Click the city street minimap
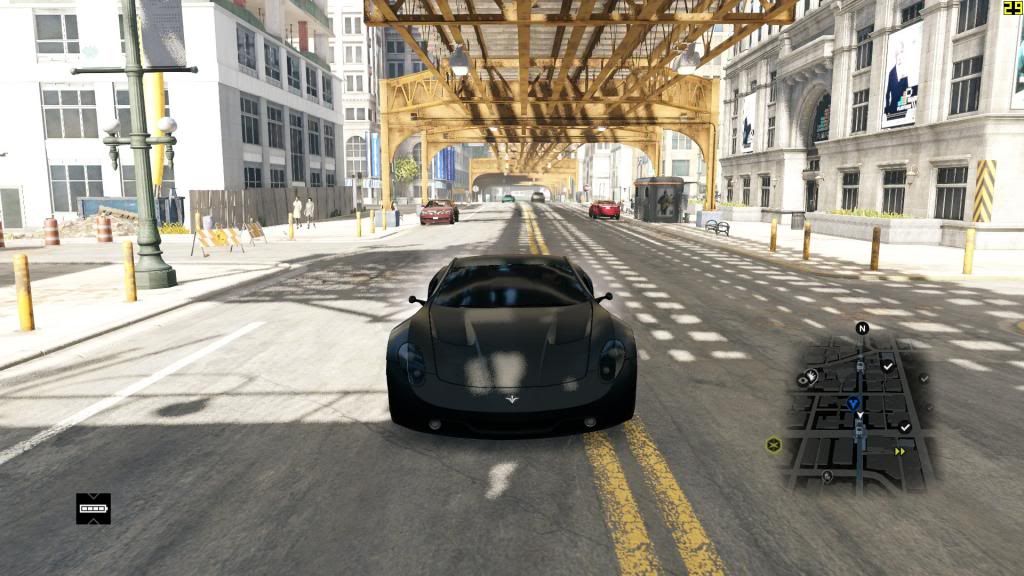 [858, 412]
